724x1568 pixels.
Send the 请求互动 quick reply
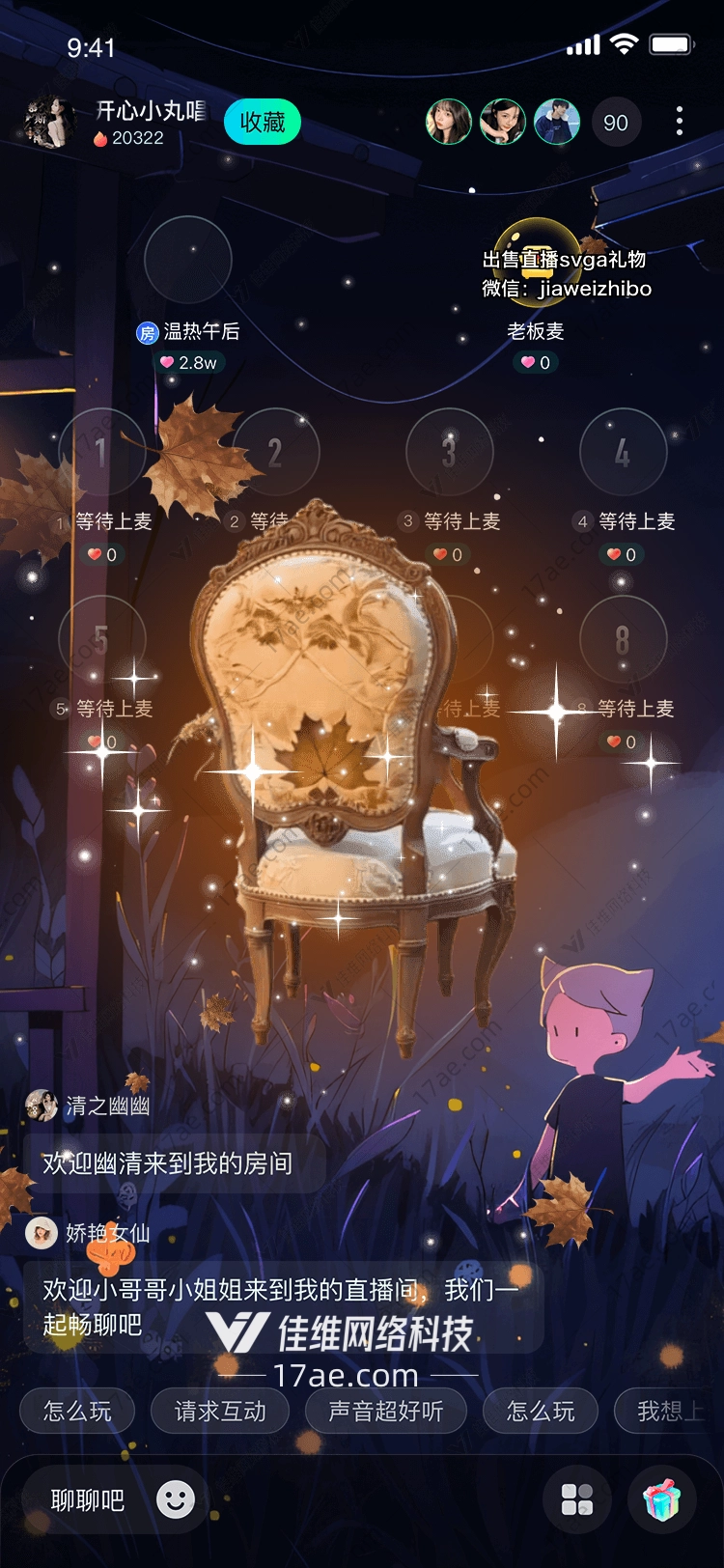coord(220,1412)
